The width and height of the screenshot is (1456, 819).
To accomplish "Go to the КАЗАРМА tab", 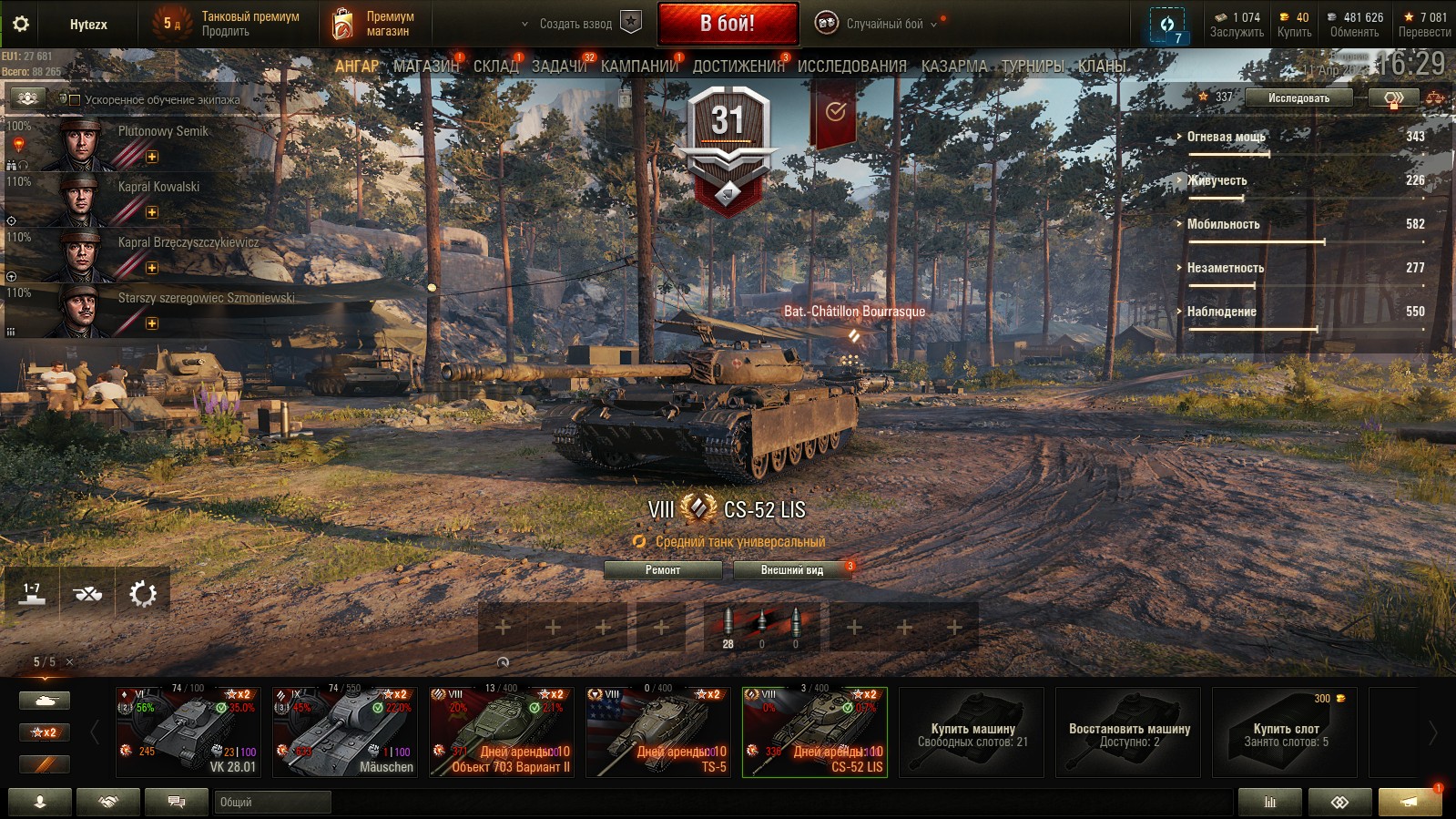I will [x=953, y=66].
